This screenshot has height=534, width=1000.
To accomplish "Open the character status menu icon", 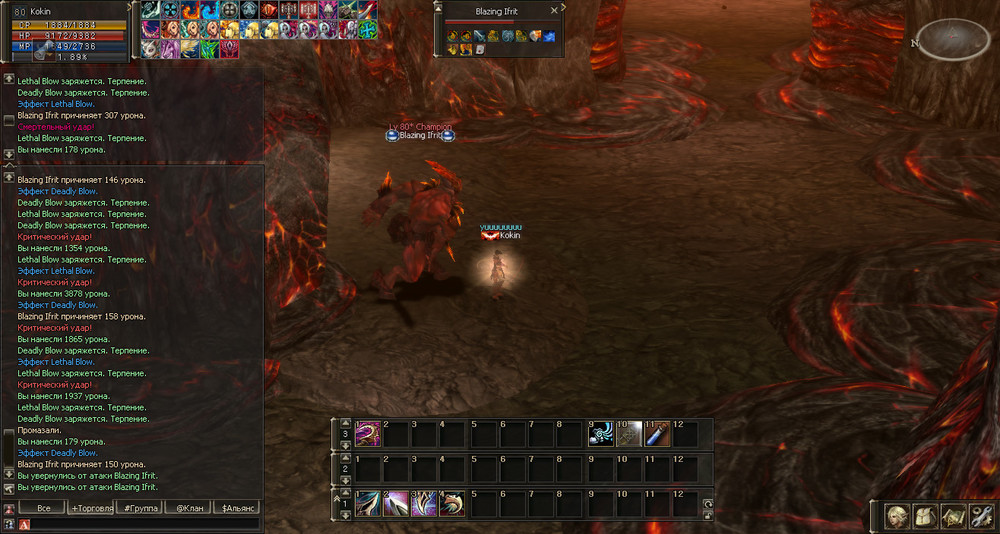I will pyautogui.click(x=897, y=516).
